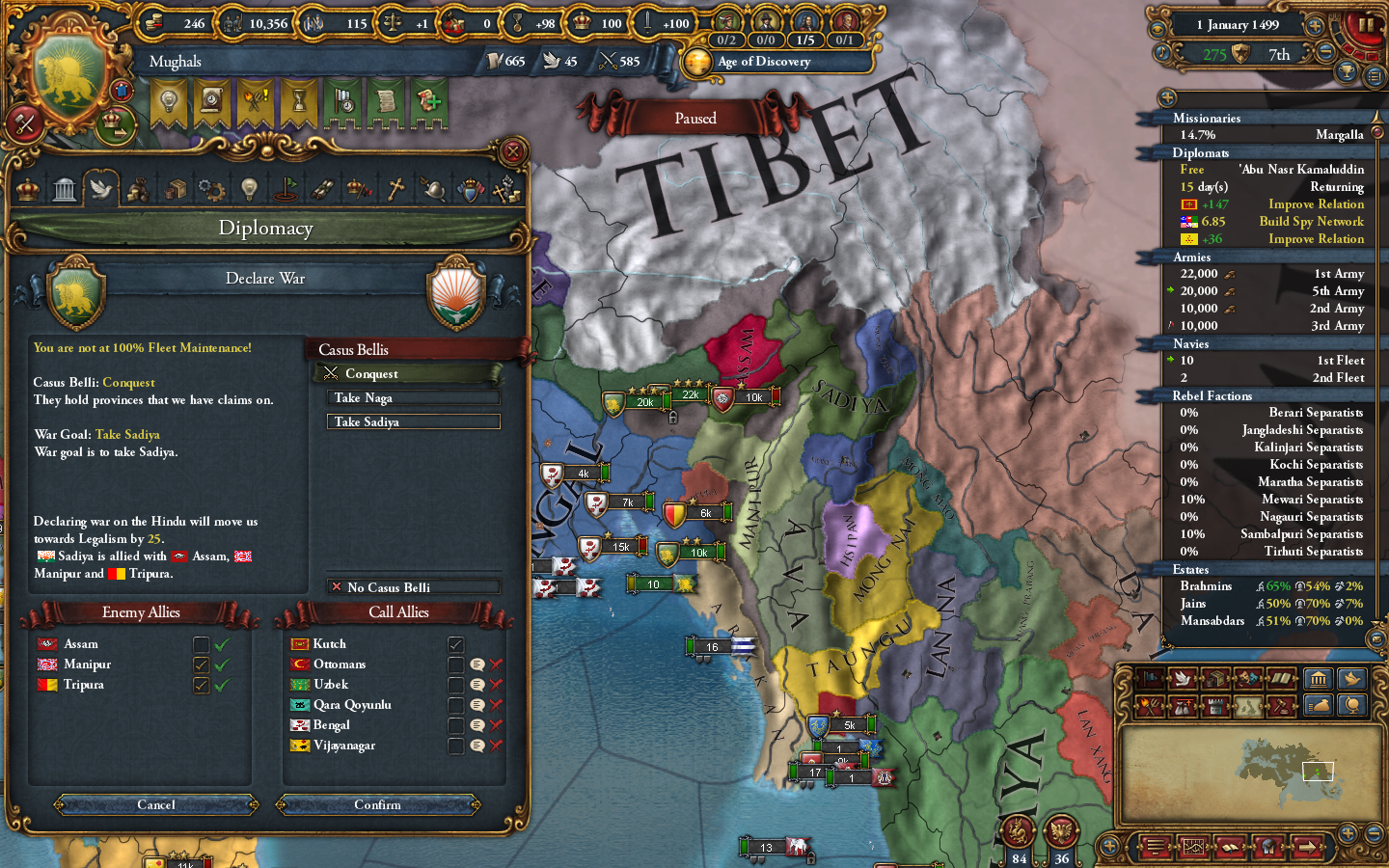Check the box to call Ottomans to war

pyautogui.click(x=454, y=664)
